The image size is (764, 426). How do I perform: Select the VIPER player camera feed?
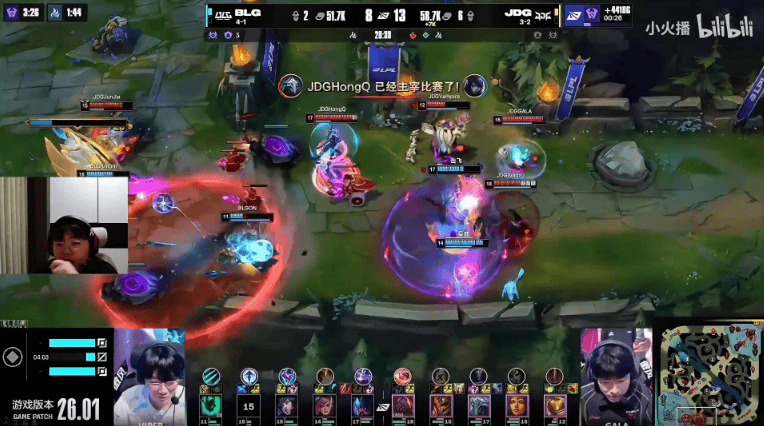tap(150, 377)
